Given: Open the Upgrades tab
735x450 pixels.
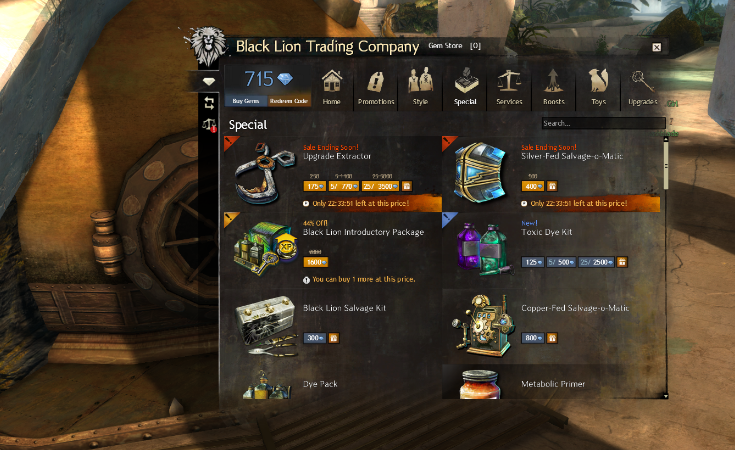Looking at the screenshot, I should (642, 88).
